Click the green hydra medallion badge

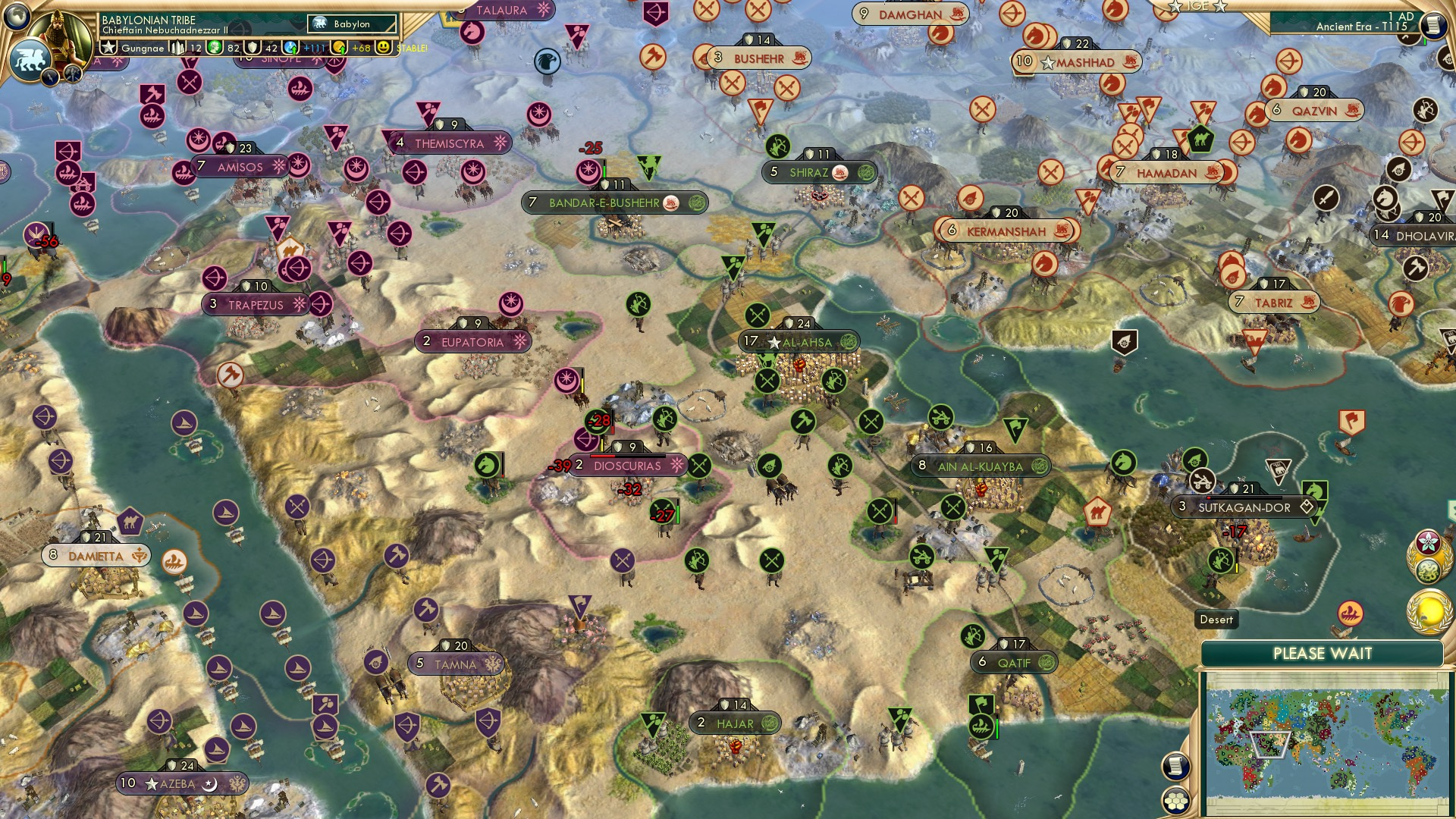(1429, 570)
